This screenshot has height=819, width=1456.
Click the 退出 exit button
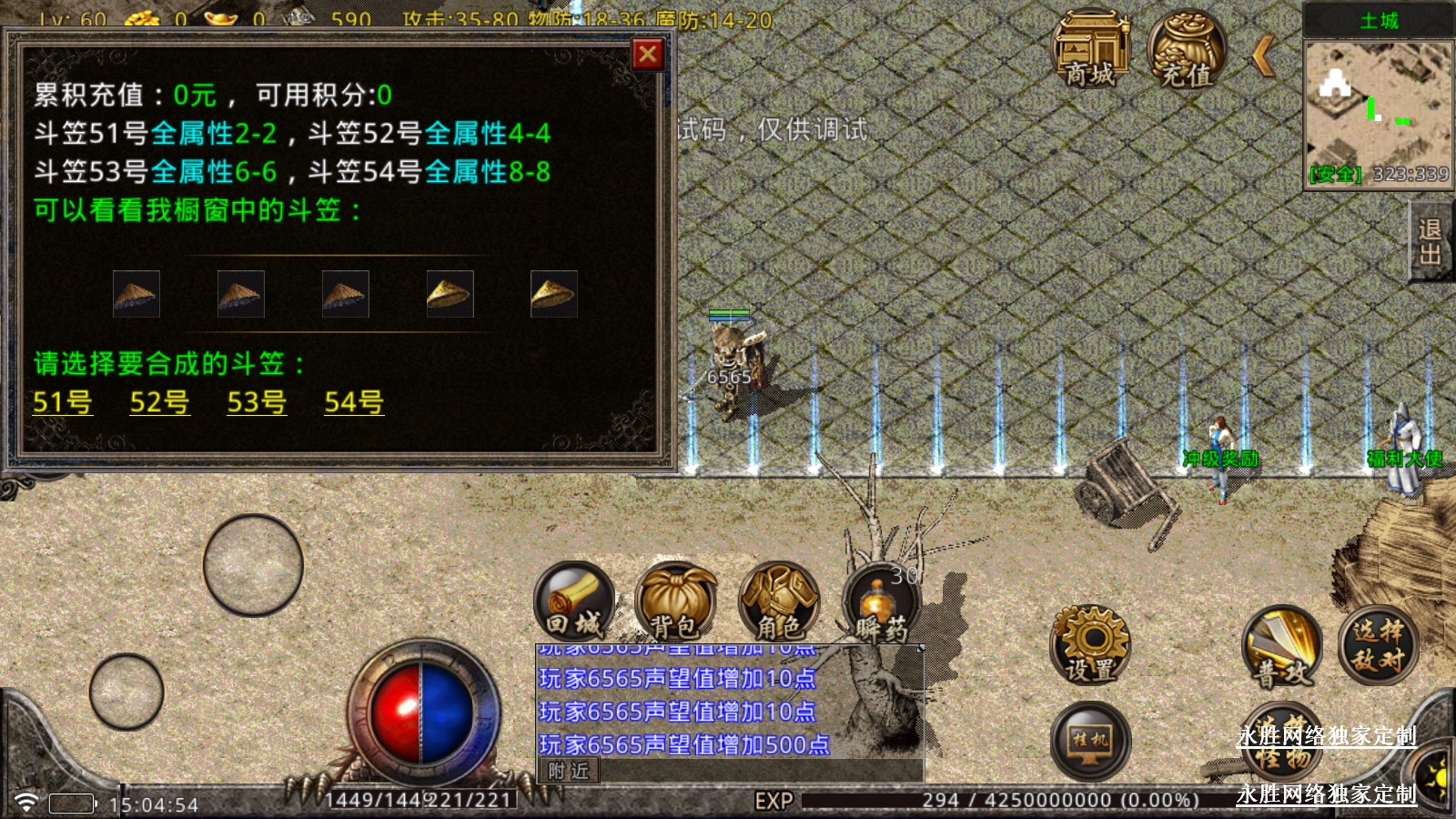(1430, 242)
